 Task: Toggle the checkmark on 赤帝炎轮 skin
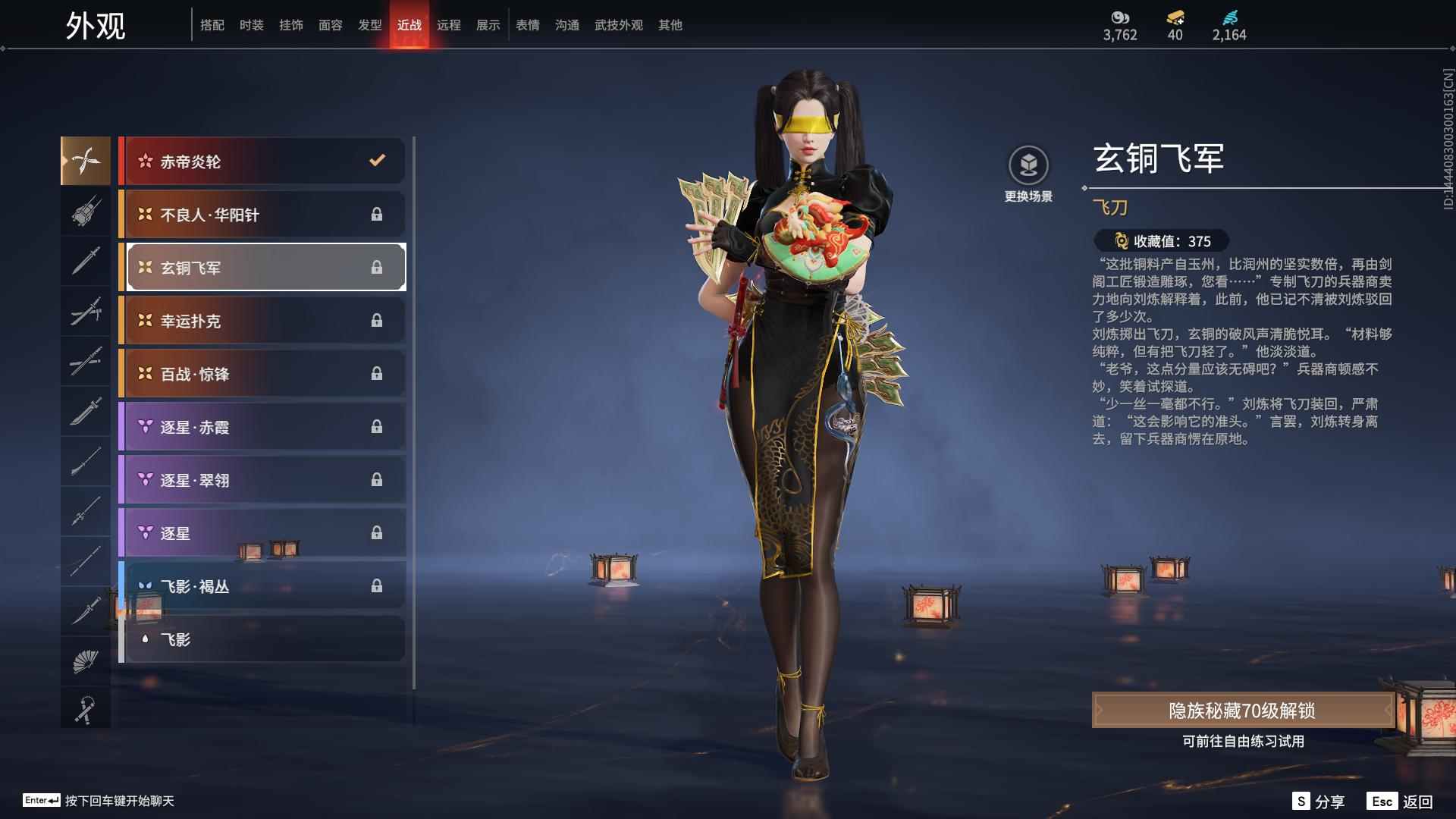click(x=375, y=161)
